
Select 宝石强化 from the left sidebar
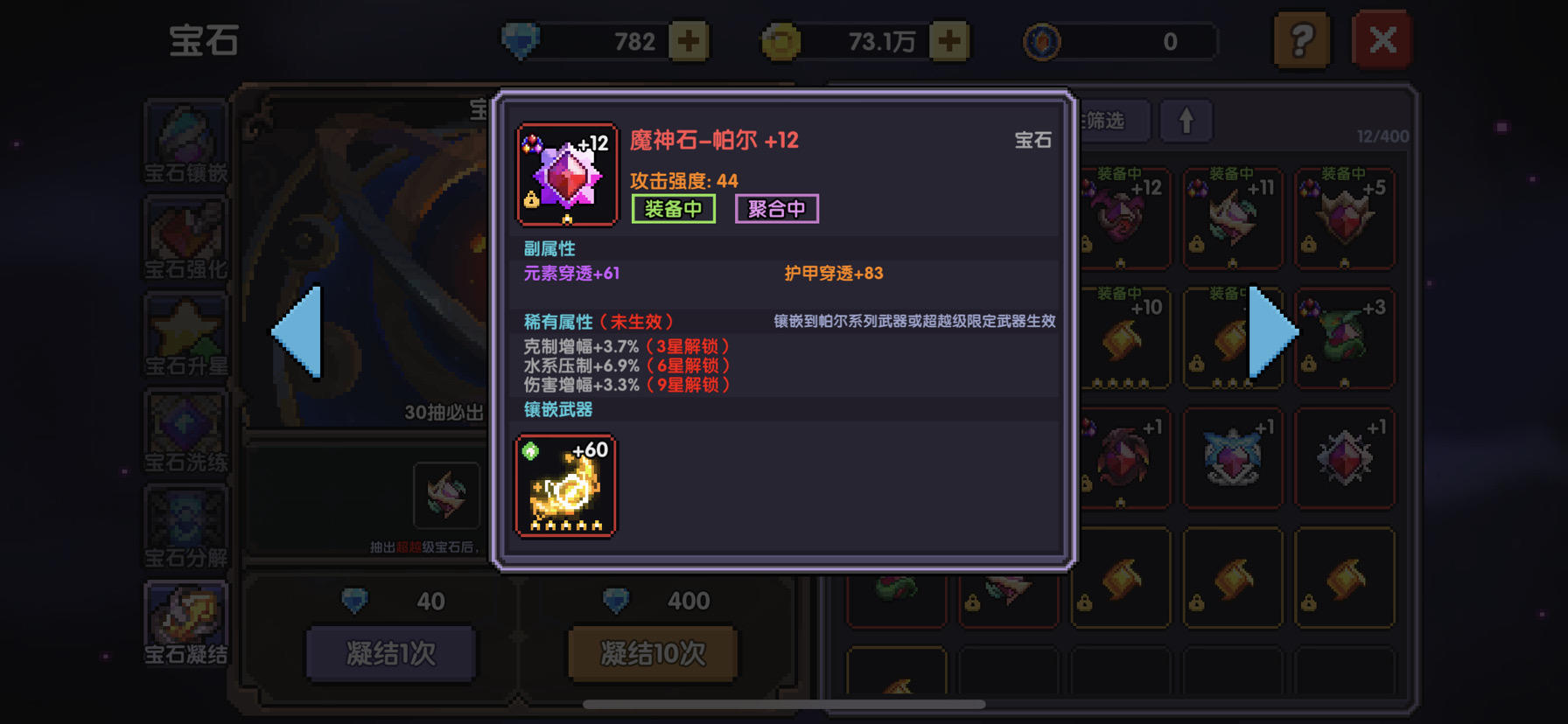click(x=185, y=240)
